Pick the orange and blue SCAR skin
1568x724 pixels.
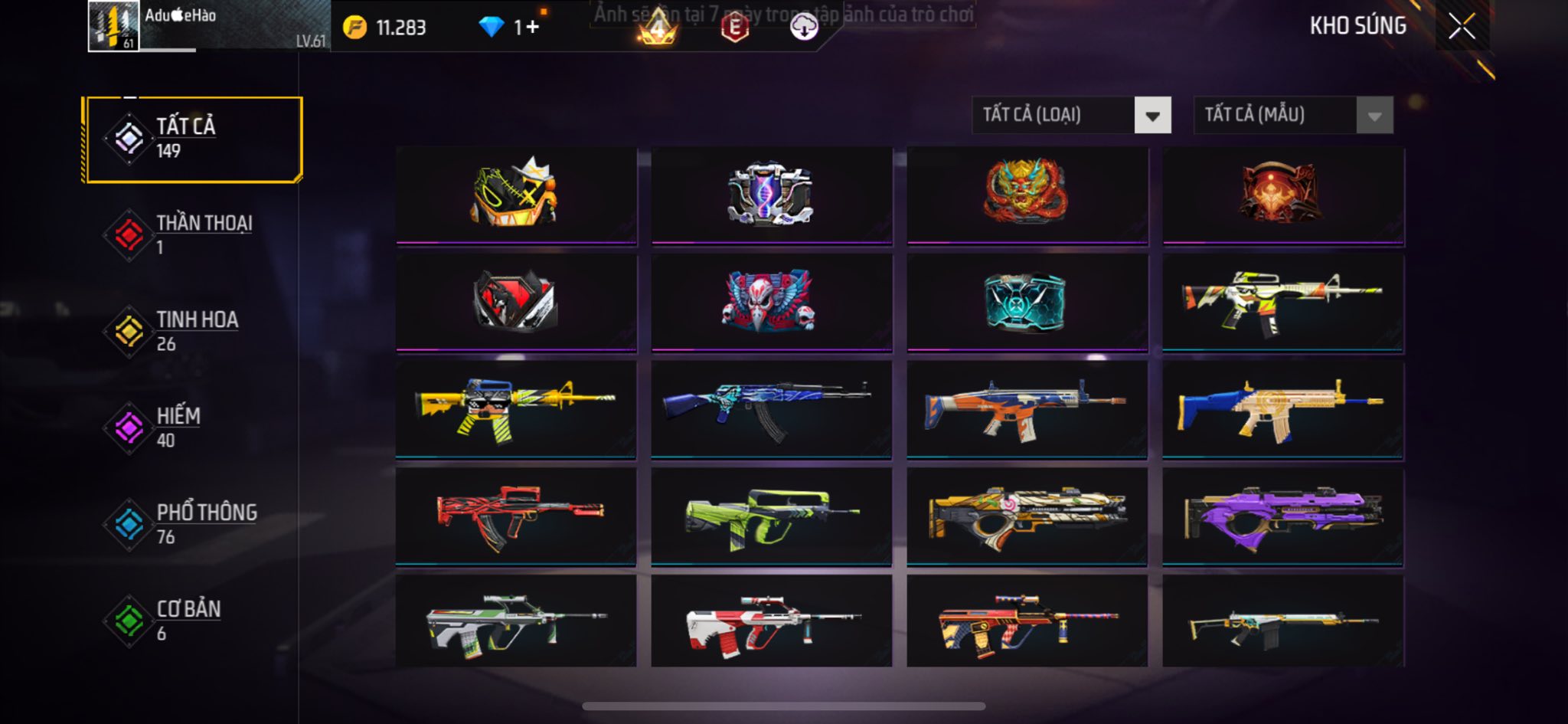pos(1027,409)
